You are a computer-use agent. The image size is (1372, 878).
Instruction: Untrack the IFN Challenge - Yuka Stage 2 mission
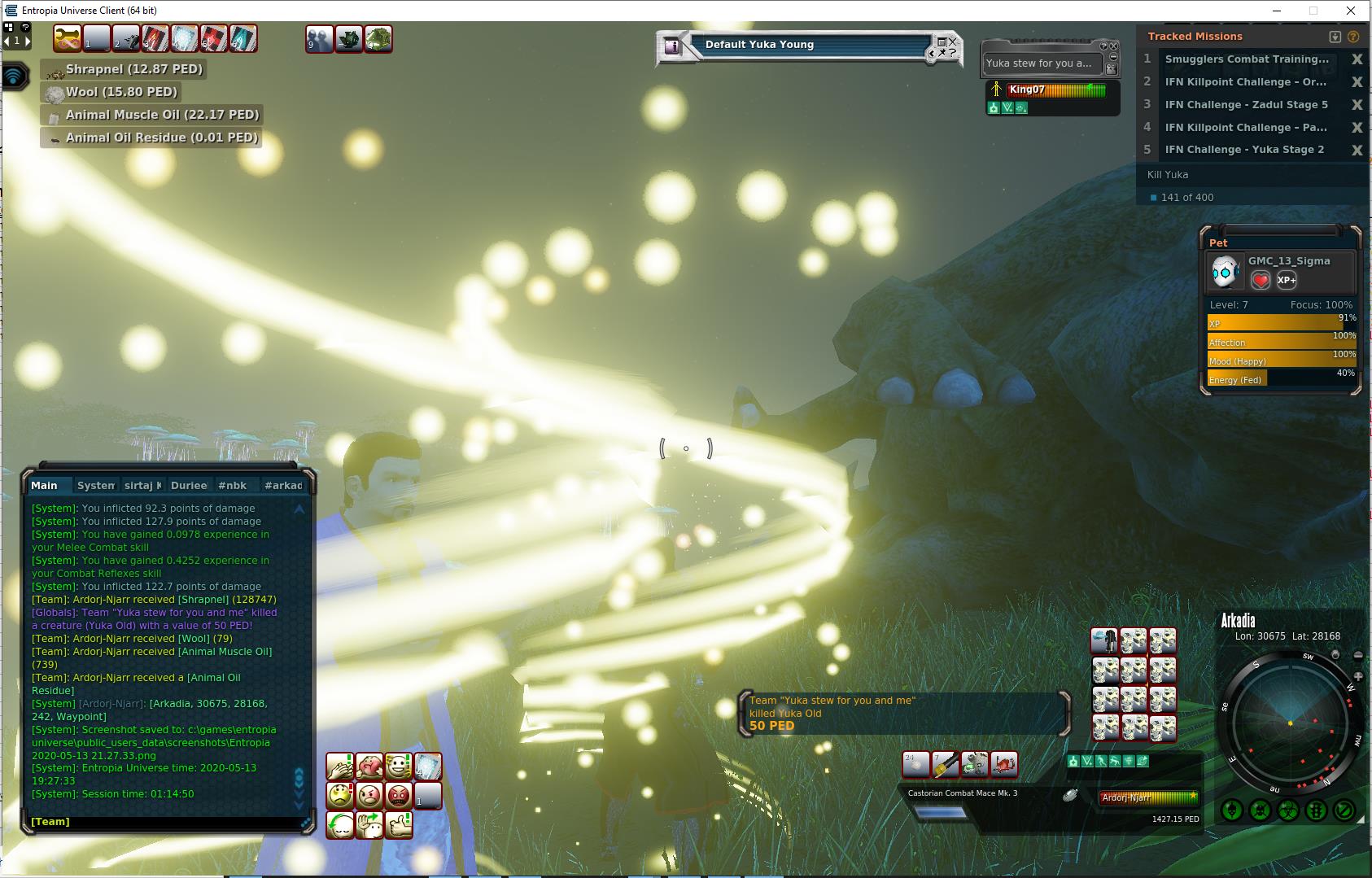tap(1357, 150)
